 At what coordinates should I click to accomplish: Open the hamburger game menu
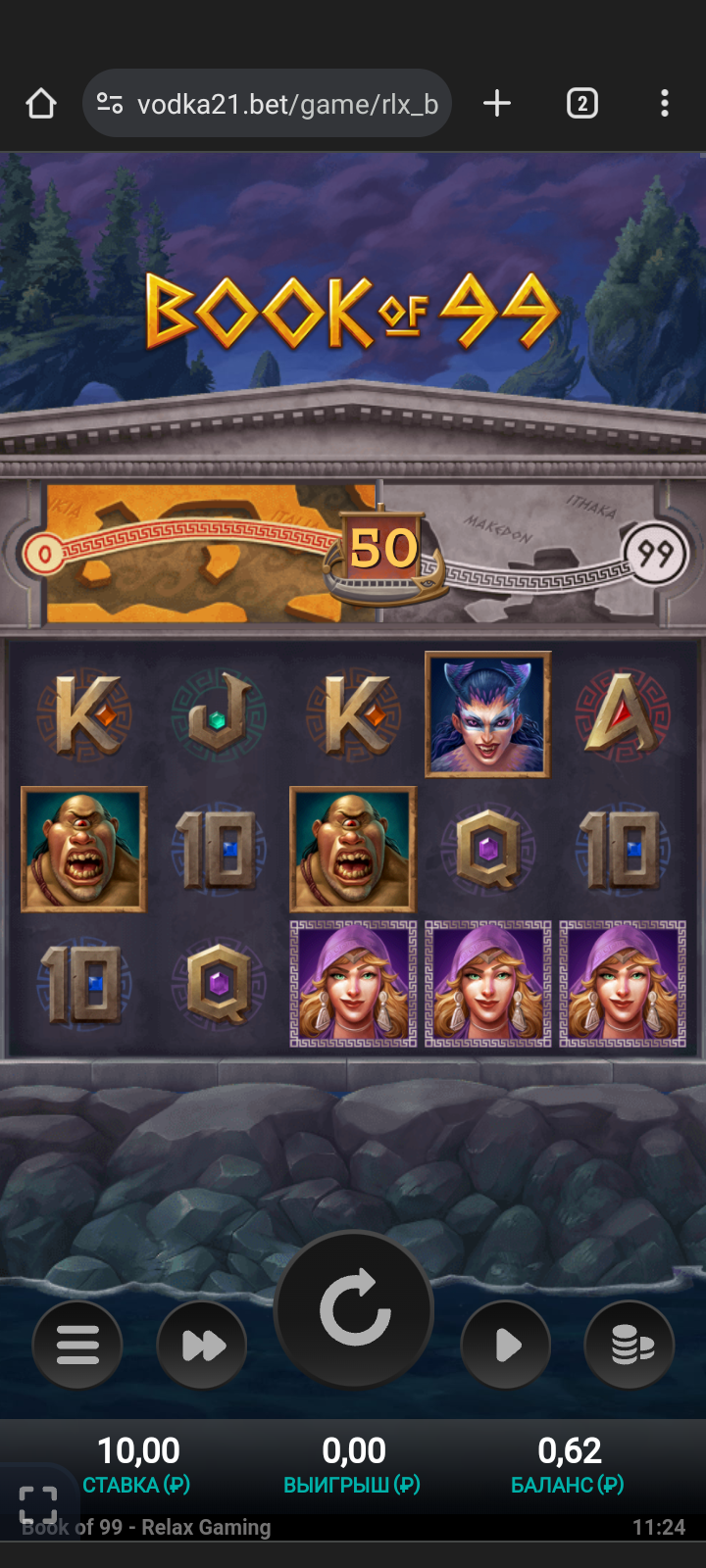click(x=77, y=1345)
